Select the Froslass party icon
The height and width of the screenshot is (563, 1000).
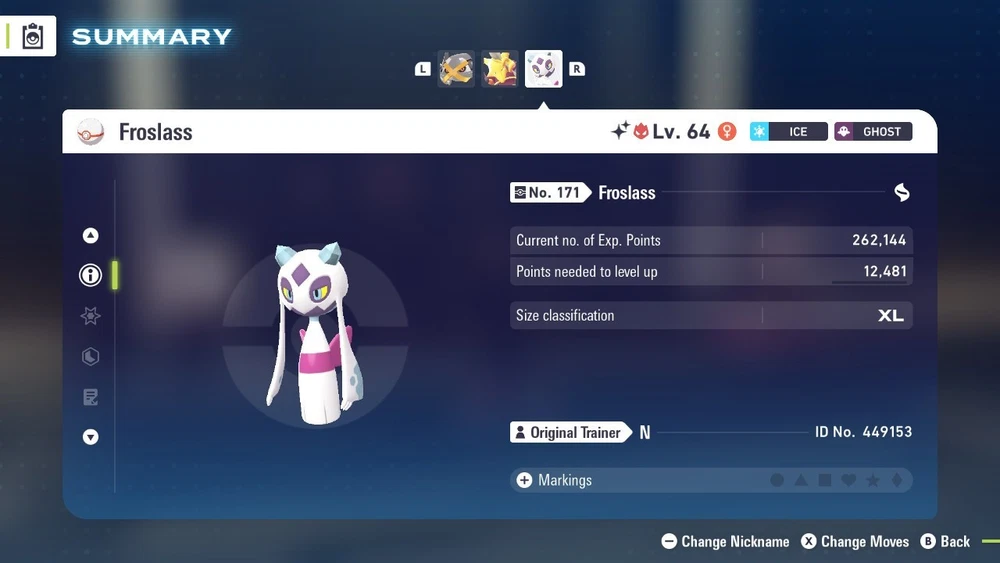pyautogui.click(x=544, y=69)
